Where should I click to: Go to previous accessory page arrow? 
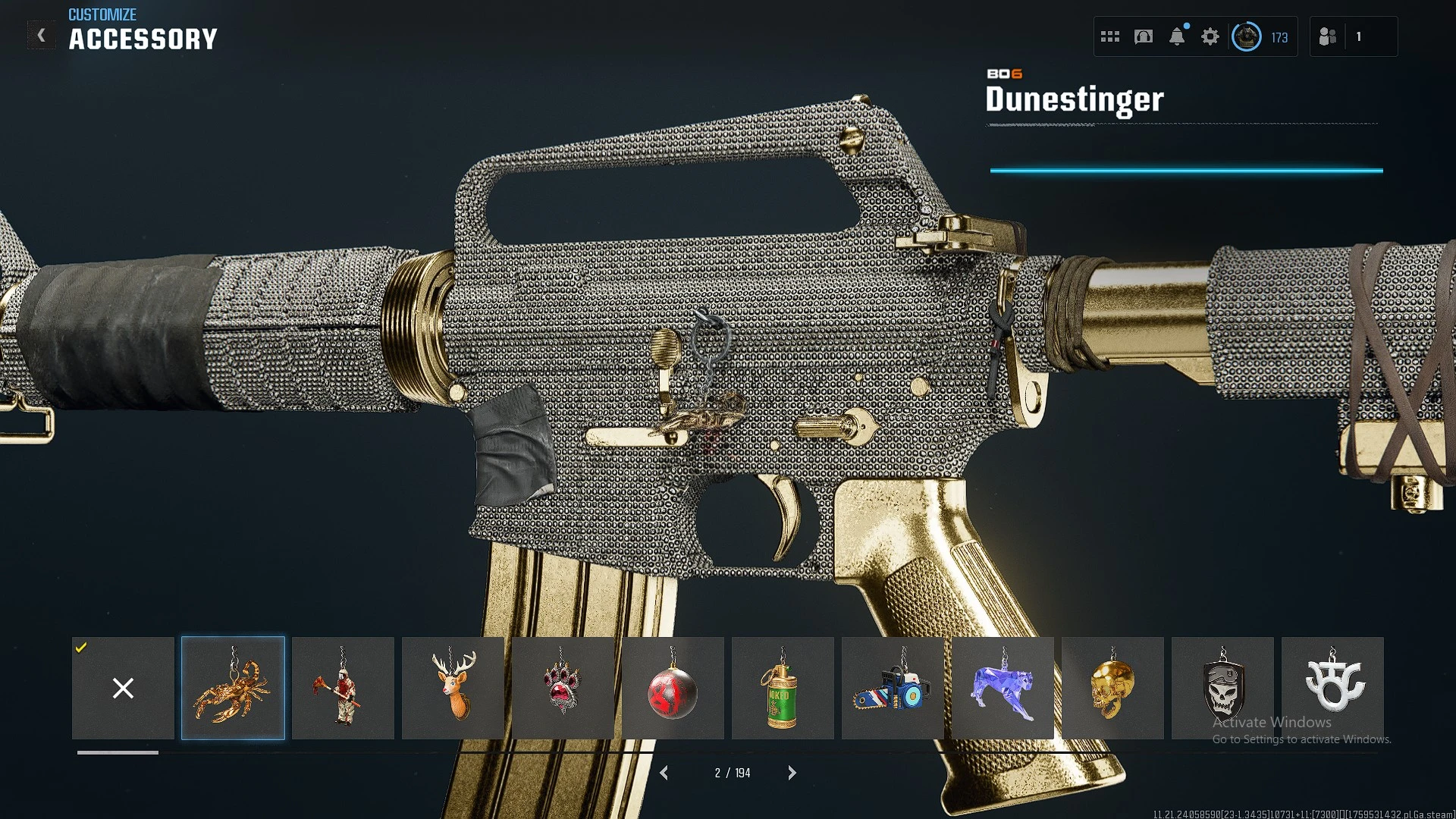664,773
